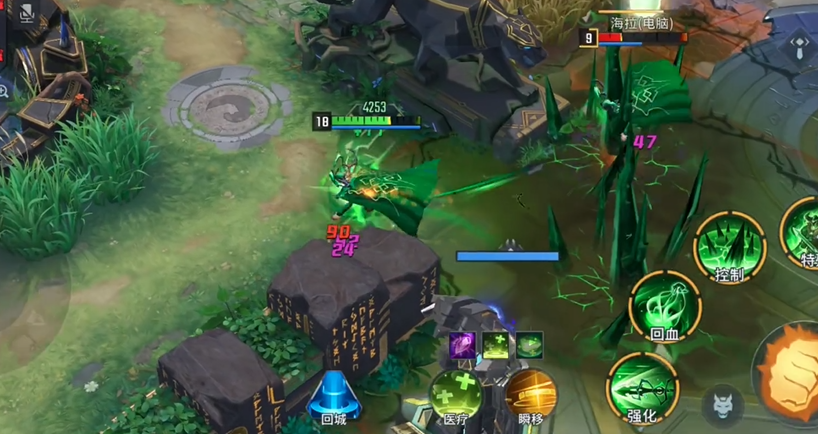The height and width of the screenshot is (434, 818).
Task: Use the green swirl item icon
Action: pos(529,345)
